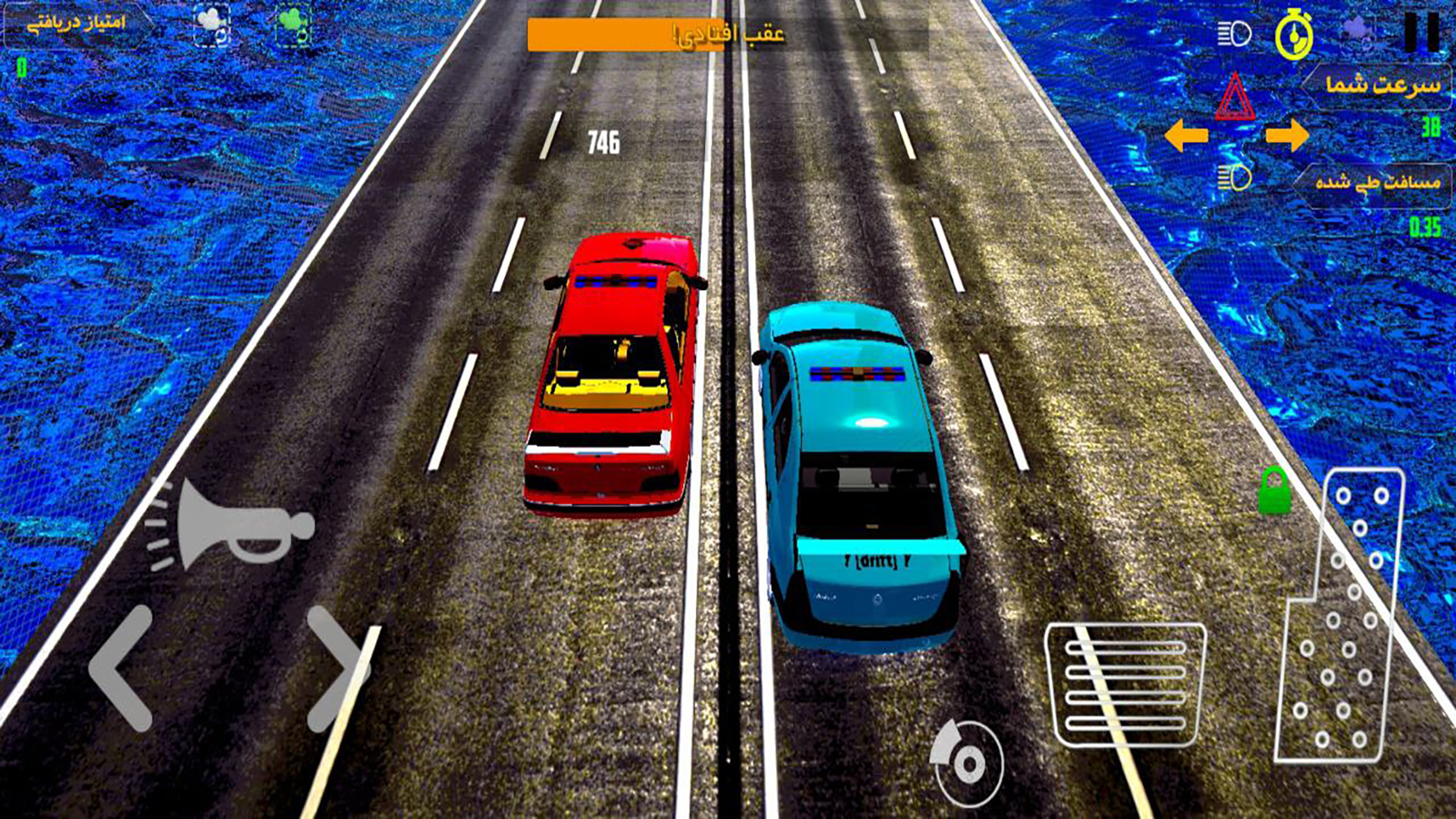Toggle the white headlight icon
1456x819 pixels.
click(1234, 35)
